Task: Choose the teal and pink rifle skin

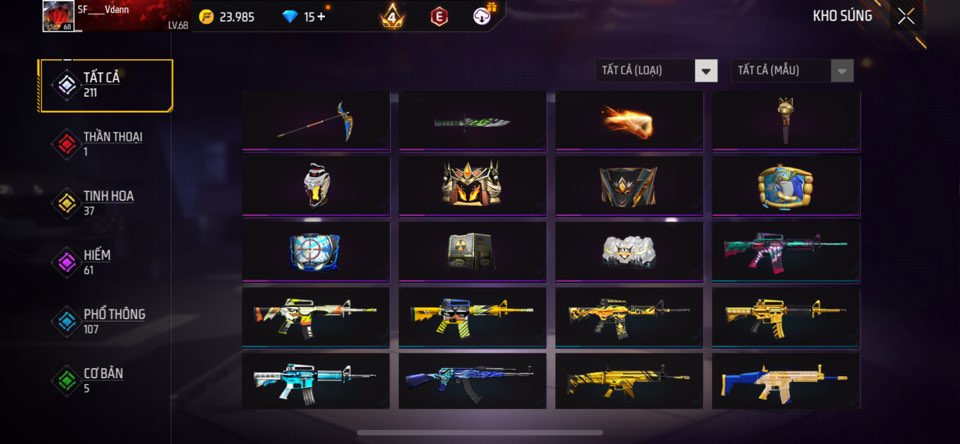Action: tap(785, 250)
